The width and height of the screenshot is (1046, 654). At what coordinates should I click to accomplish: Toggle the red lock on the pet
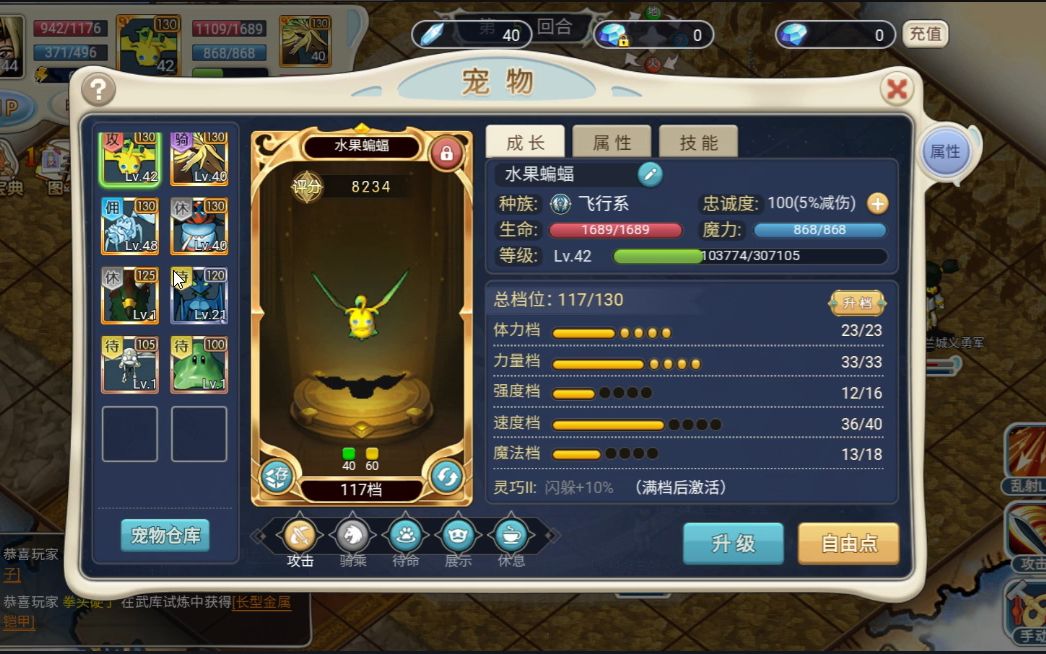(446, 154)
